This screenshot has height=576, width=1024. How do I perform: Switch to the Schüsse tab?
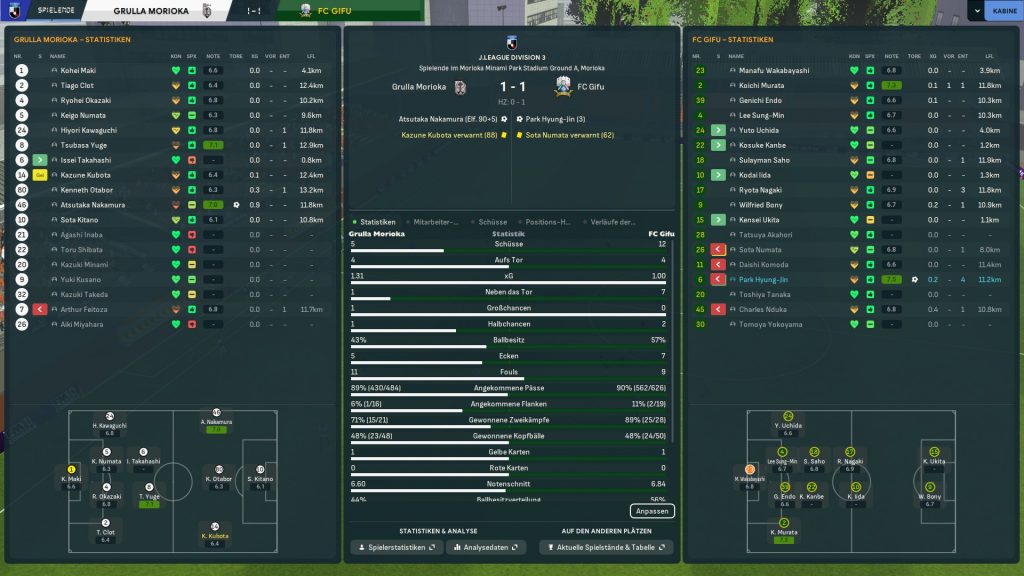click(492, 222)
